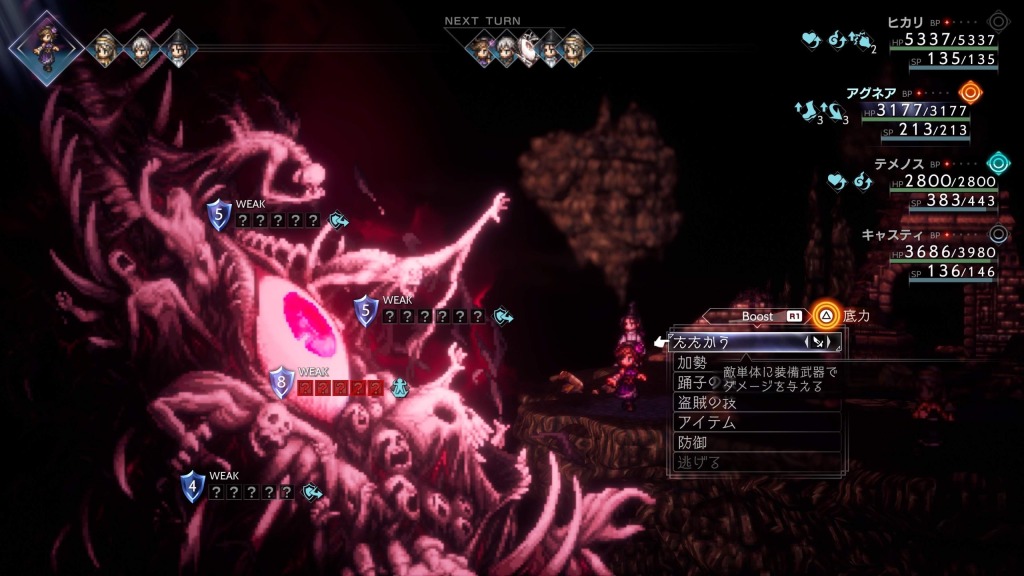Click ヒカリ's grey latent power icon
This screenshot has width=1024, height=576.
(997, 22)
